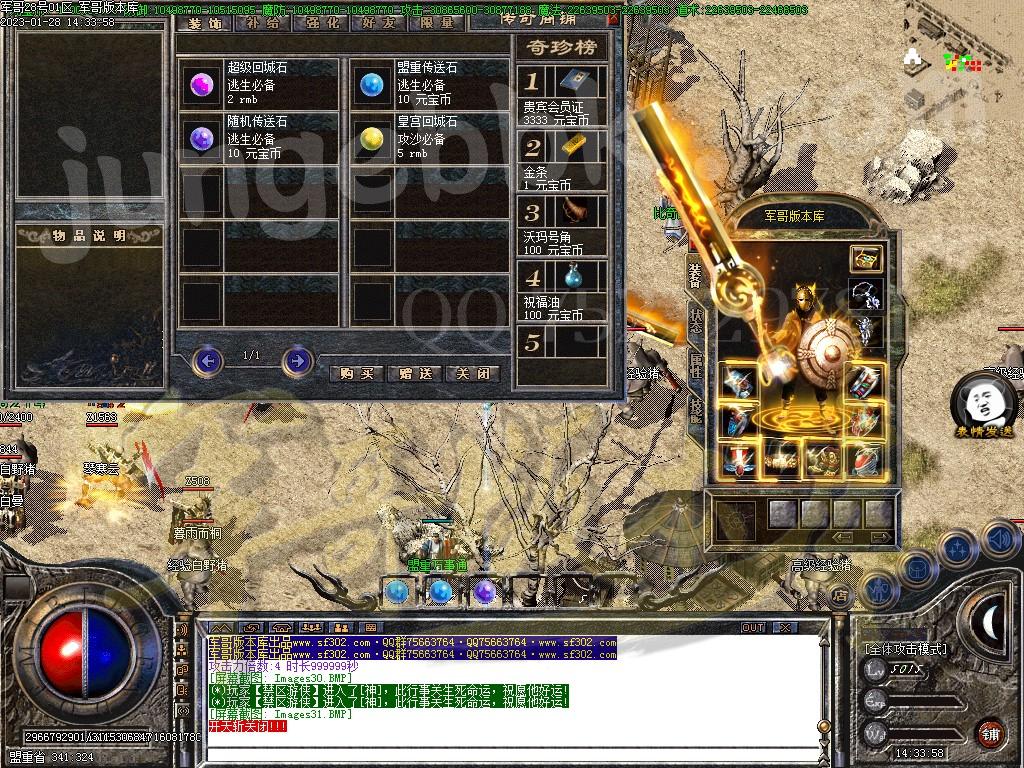Click the 购买 buy button
1024x768 pixels.
pyautogui.click(x=356, y=373)
